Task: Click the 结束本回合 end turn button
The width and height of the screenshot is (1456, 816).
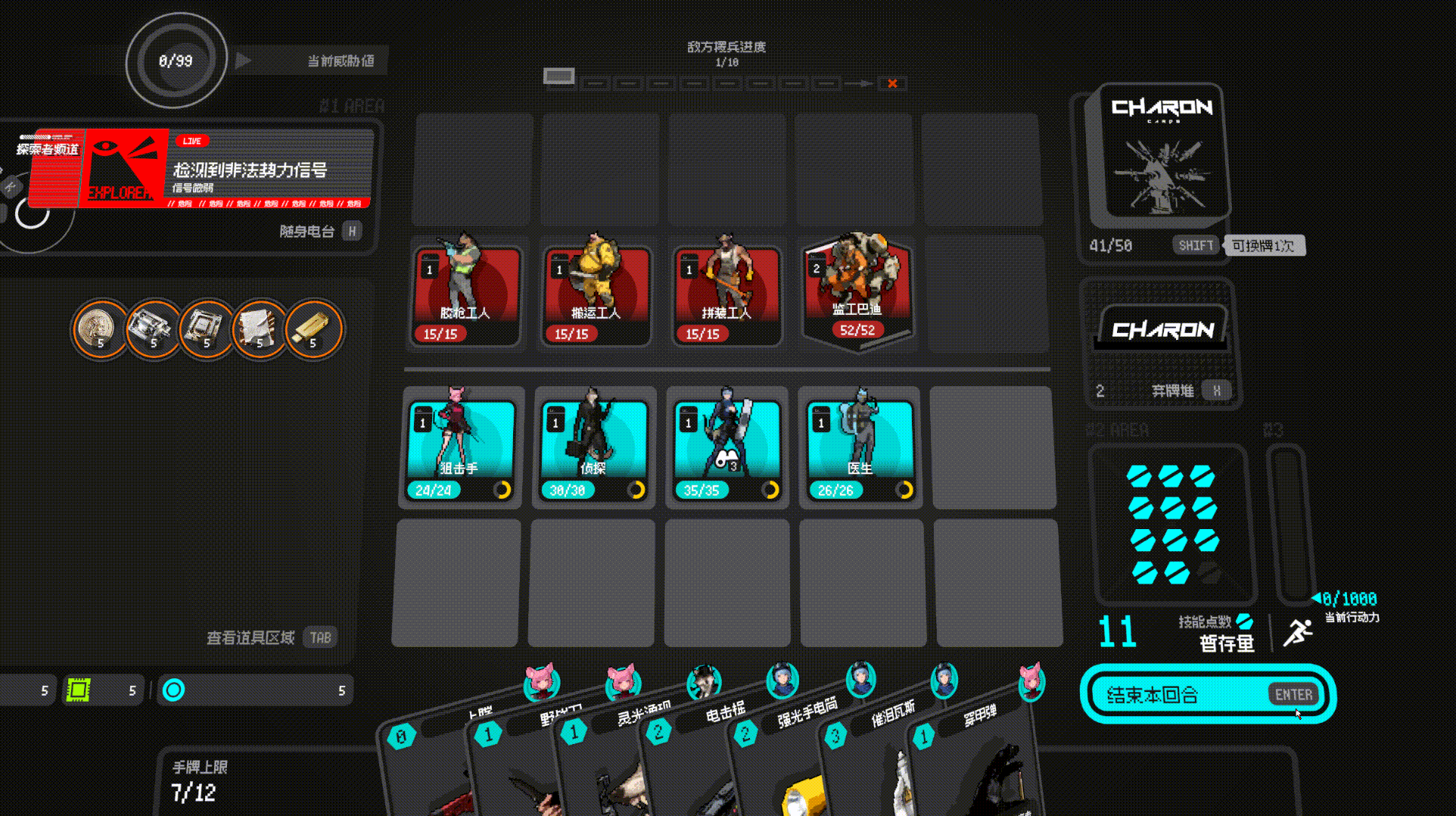Action: [x=1207, y=694]
